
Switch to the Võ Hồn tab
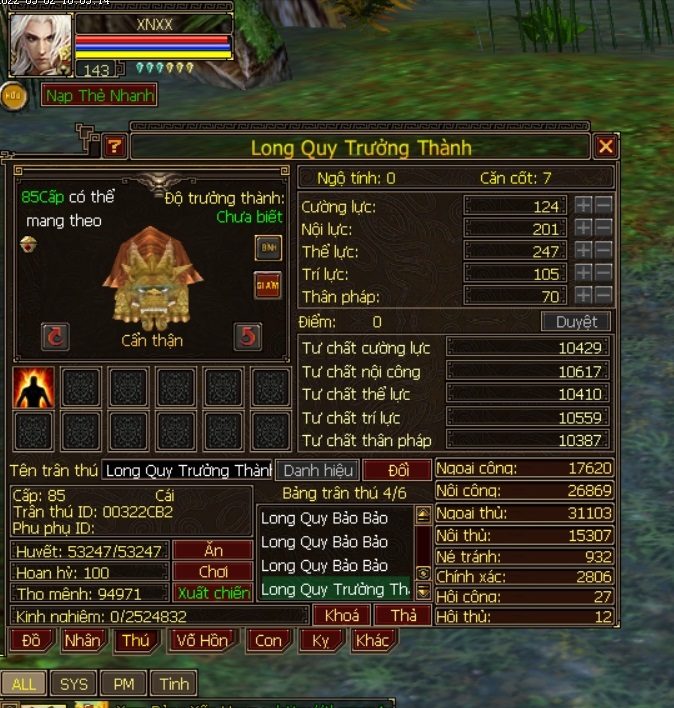coord(201,640)
